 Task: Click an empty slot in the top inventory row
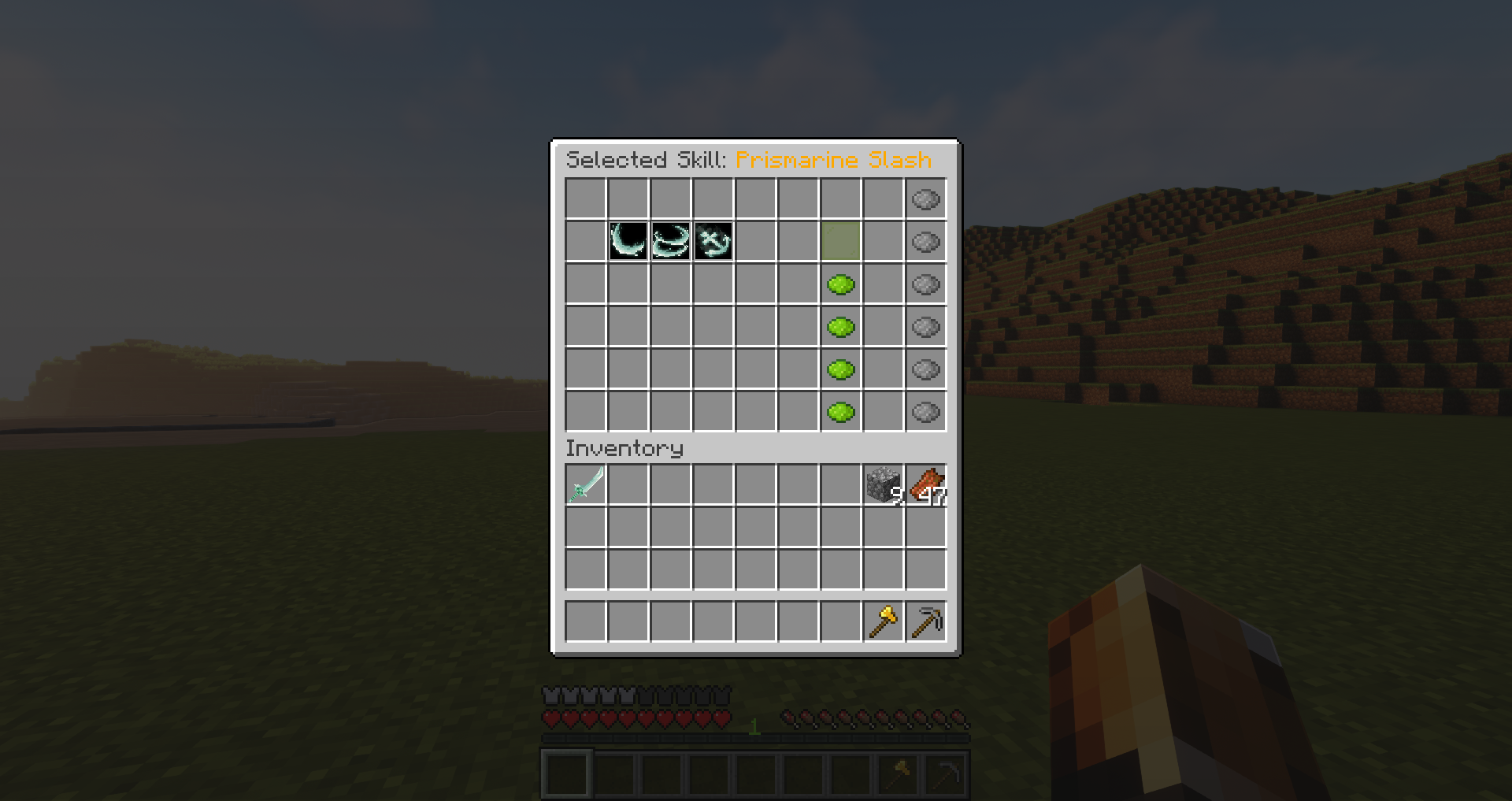click(669, 486)
